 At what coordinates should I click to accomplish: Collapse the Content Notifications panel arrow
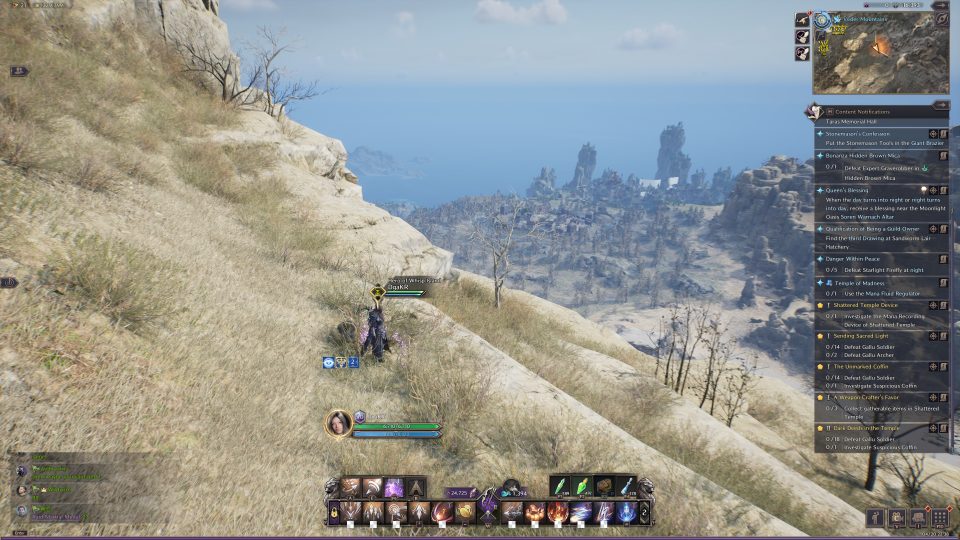coord(941,104)
